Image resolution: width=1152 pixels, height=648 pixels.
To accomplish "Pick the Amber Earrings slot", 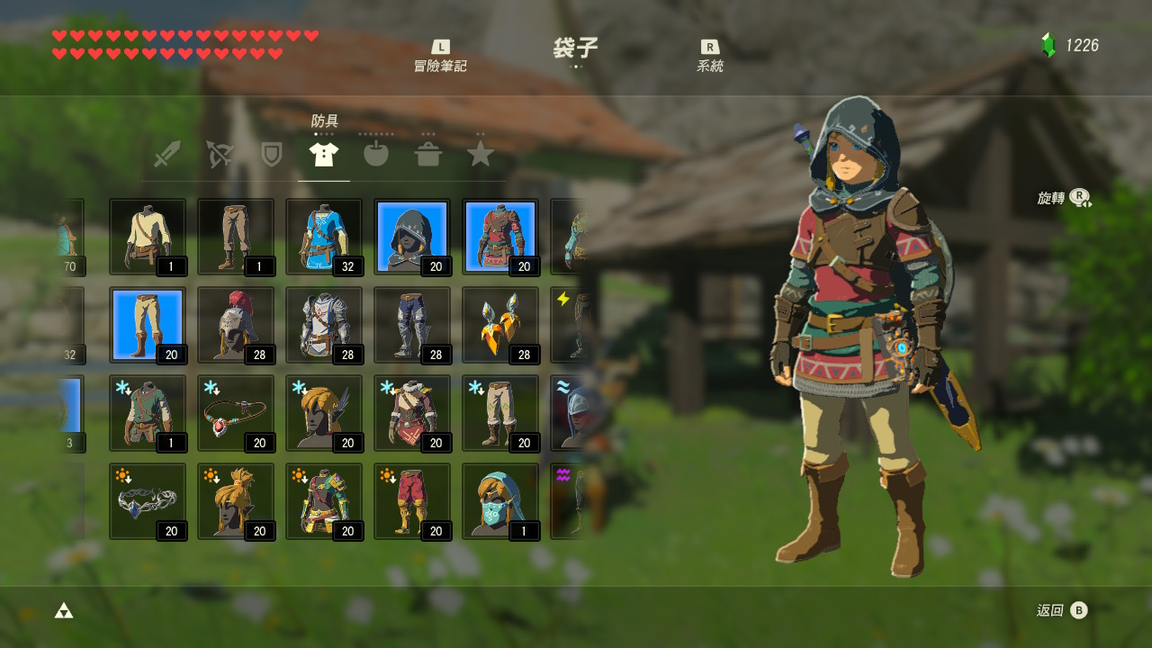I will (x=500, y=325).
